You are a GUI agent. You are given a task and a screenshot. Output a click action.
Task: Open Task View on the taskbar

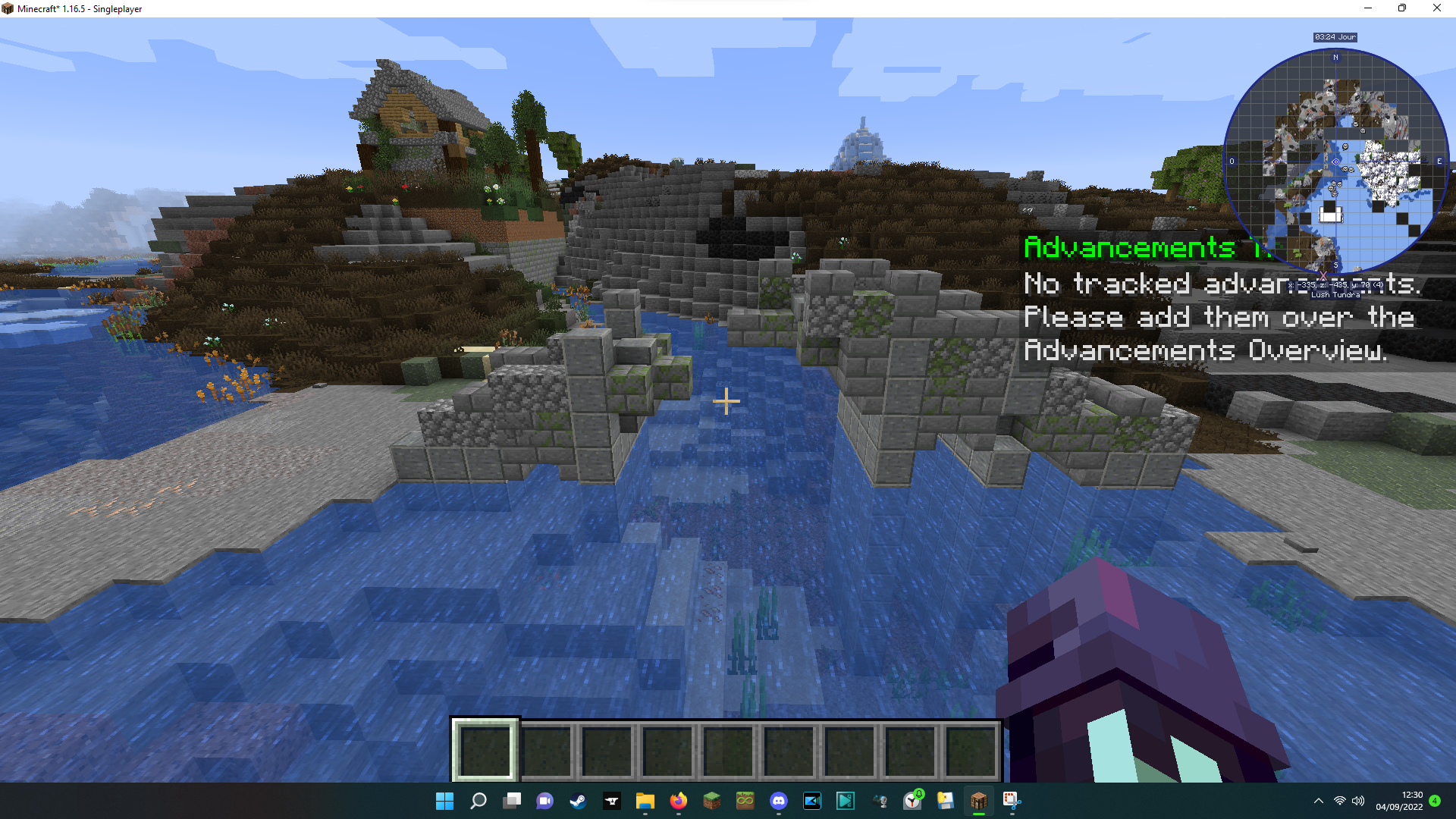pos(512,801)
